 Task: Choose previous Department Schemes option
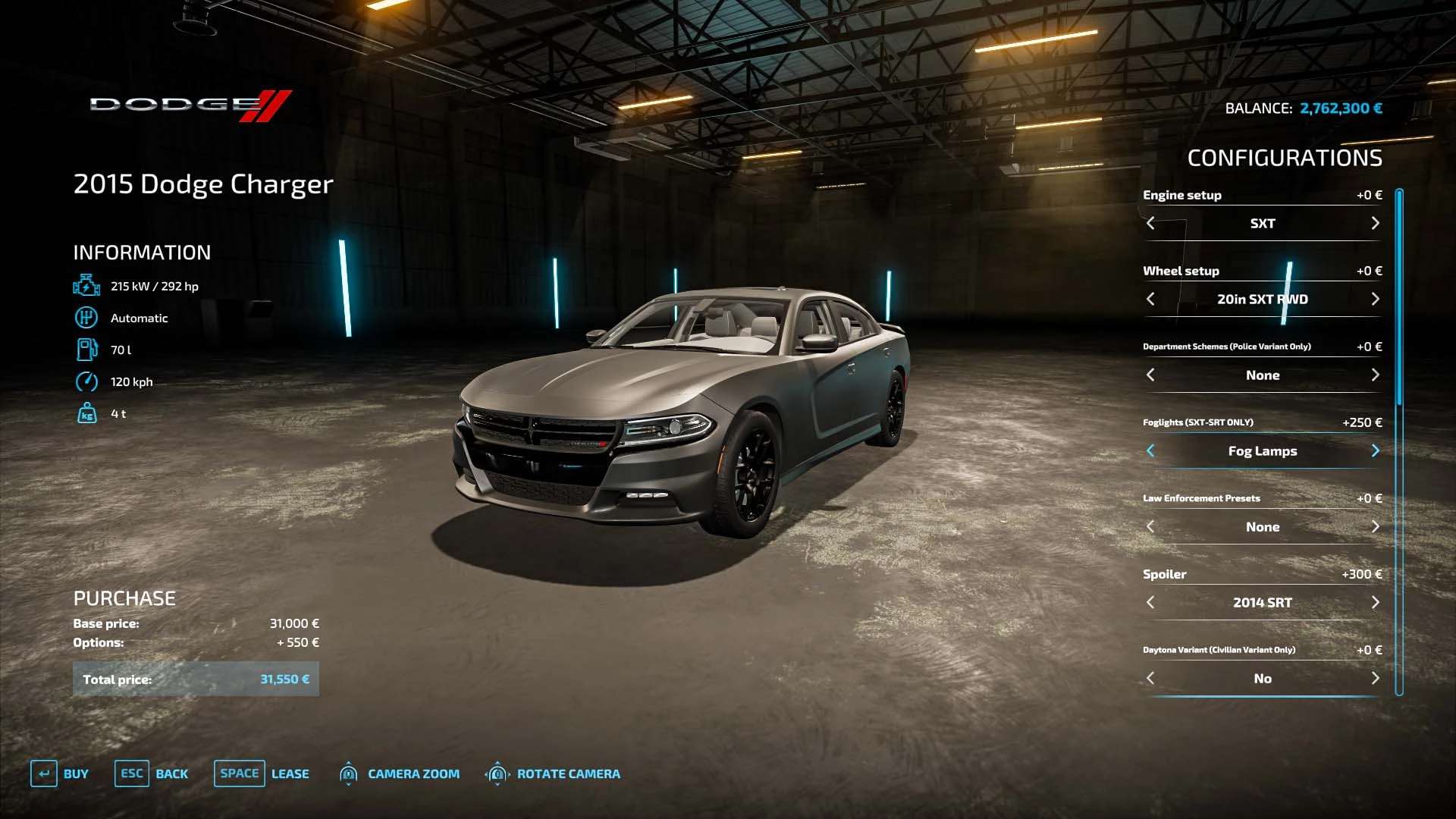[1150, 375]
